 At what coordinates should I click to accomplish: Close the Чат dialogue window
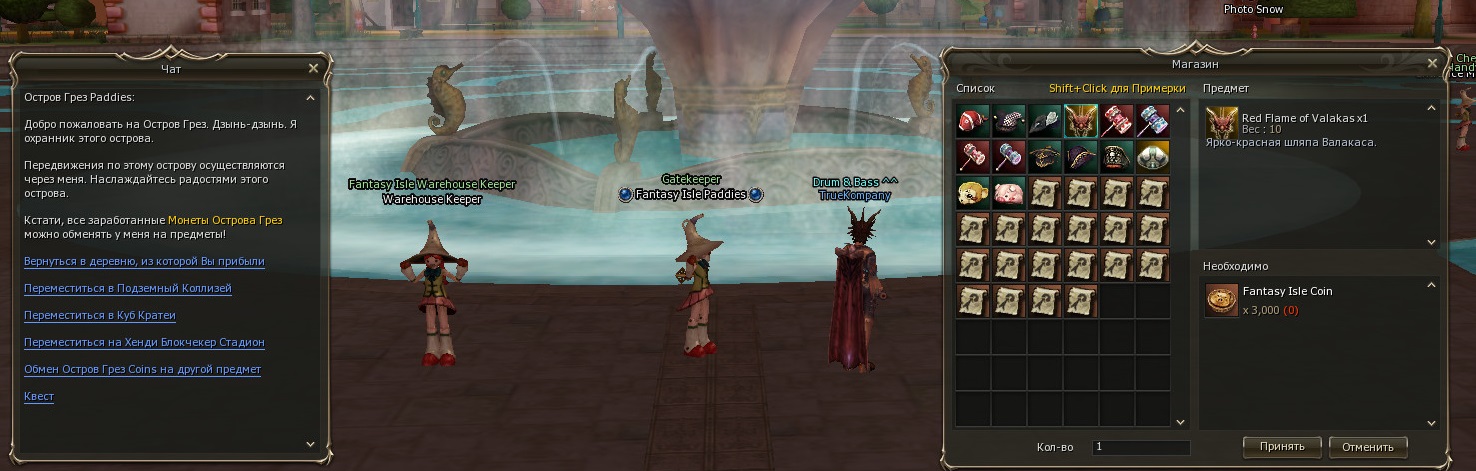pos(313,68)
